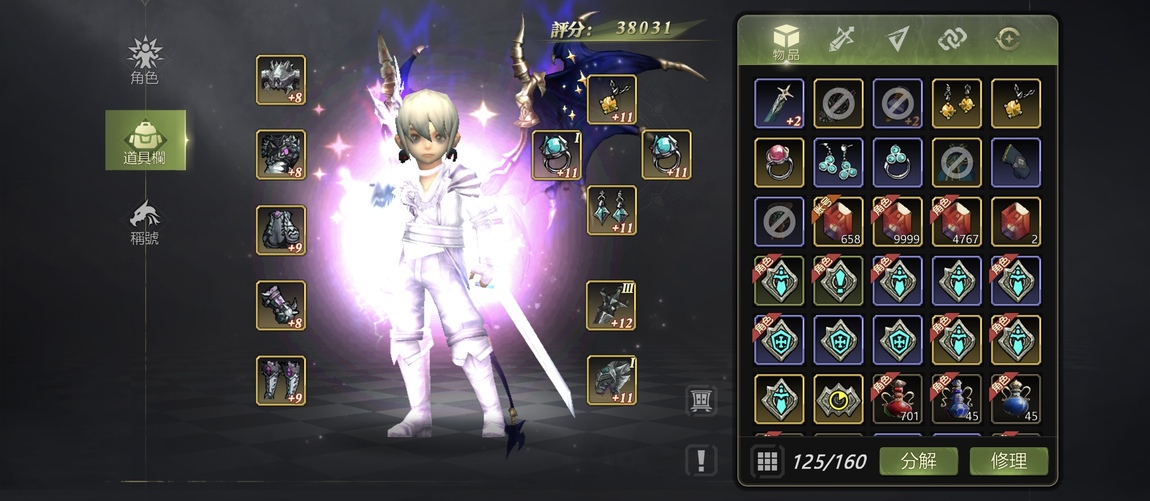Switch to the 物品 items tab
This screenshot has height=501, width=1150.
(786, 42)
